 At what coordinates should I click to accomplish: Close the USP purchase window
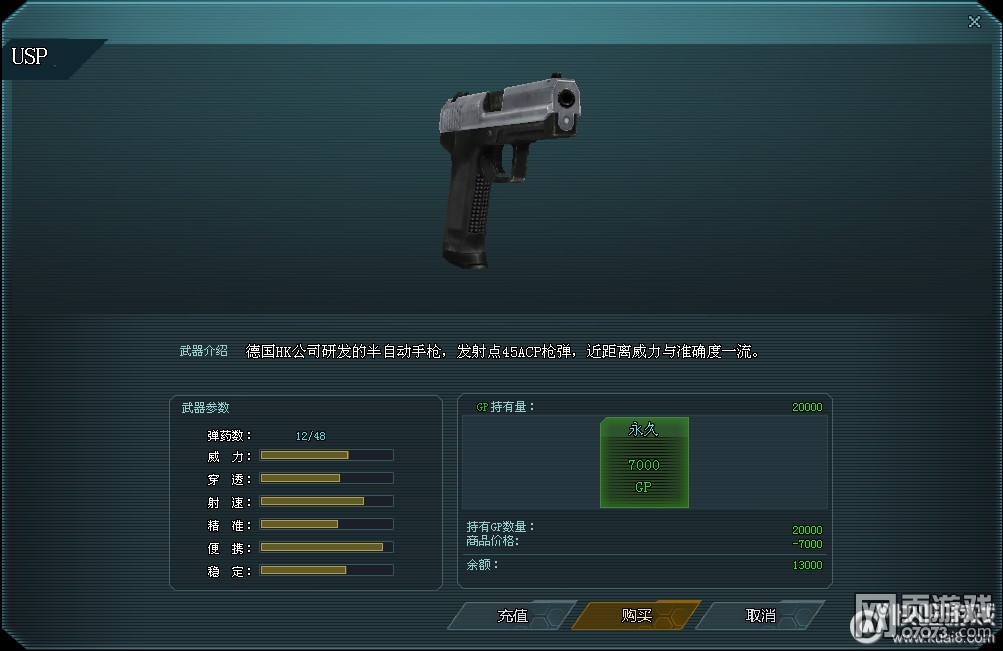975,22
